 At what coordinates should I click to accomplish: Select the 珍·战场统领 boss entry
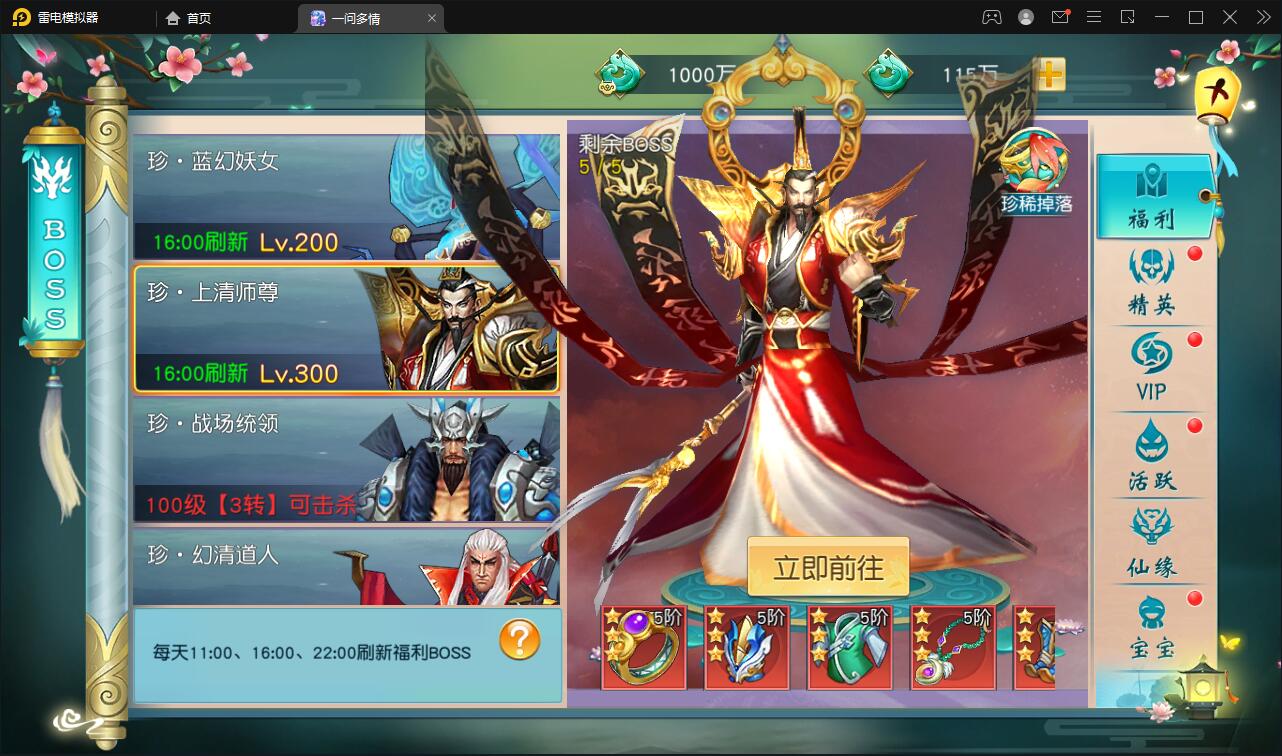345,460
